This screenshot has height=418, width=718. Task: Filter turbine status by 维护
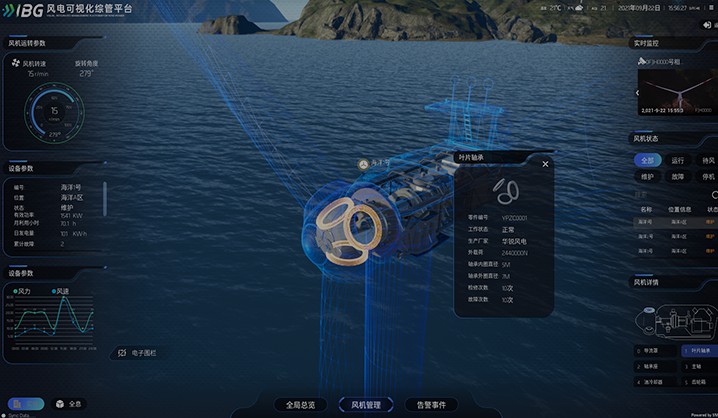tap(648, 177)
